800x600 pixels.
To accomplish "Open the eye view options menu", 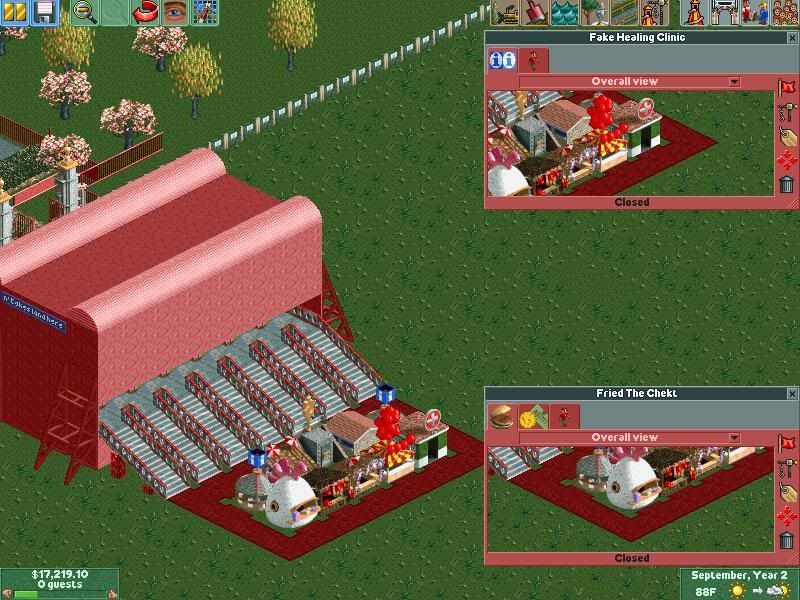I will pyautogui.click(x=175, y=13).
